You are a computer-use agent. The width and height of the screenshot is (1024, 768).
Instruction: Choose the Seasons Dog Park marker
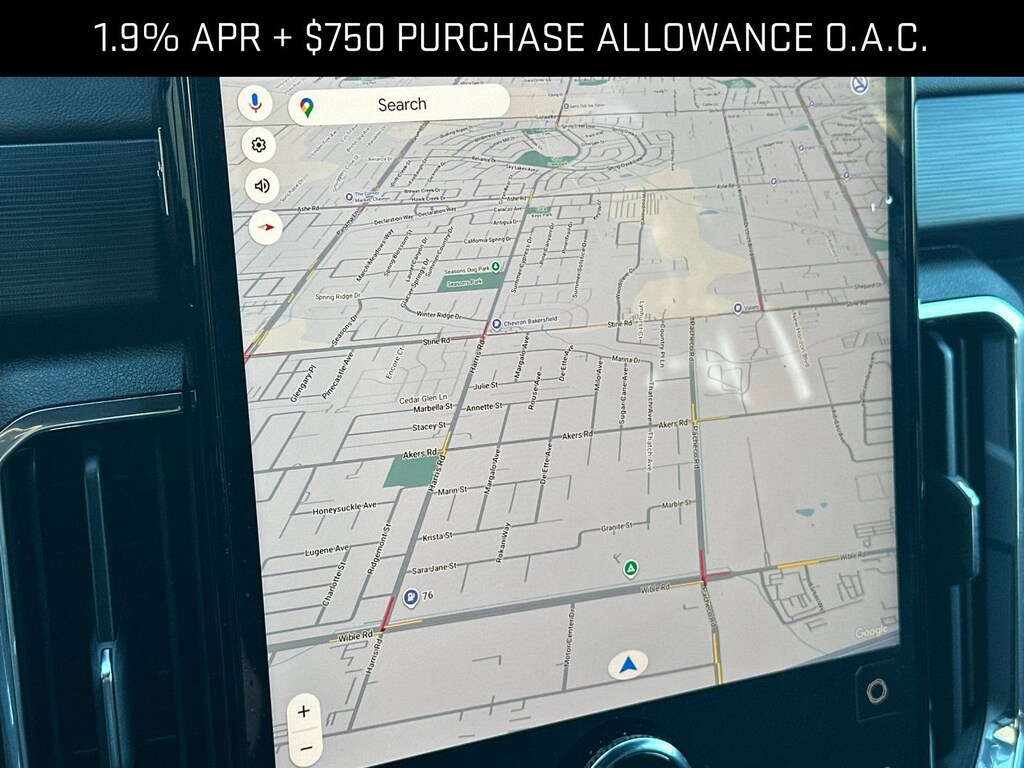497,268
